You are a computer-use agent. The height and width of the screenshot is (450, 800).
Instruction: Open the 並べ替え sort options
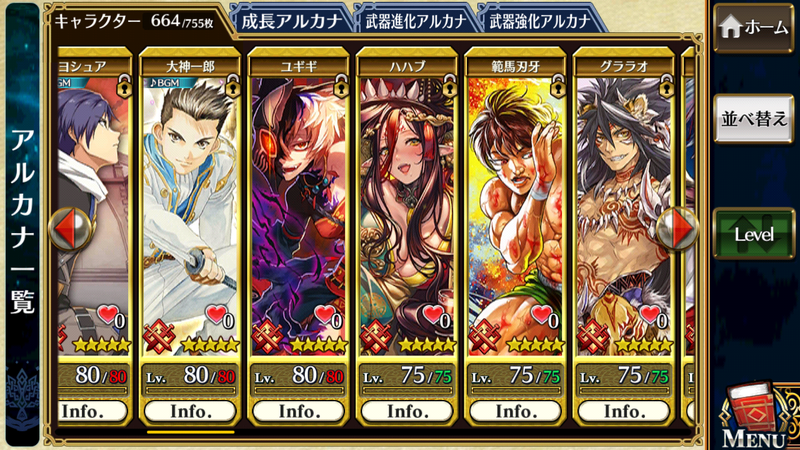pos(754,119)
